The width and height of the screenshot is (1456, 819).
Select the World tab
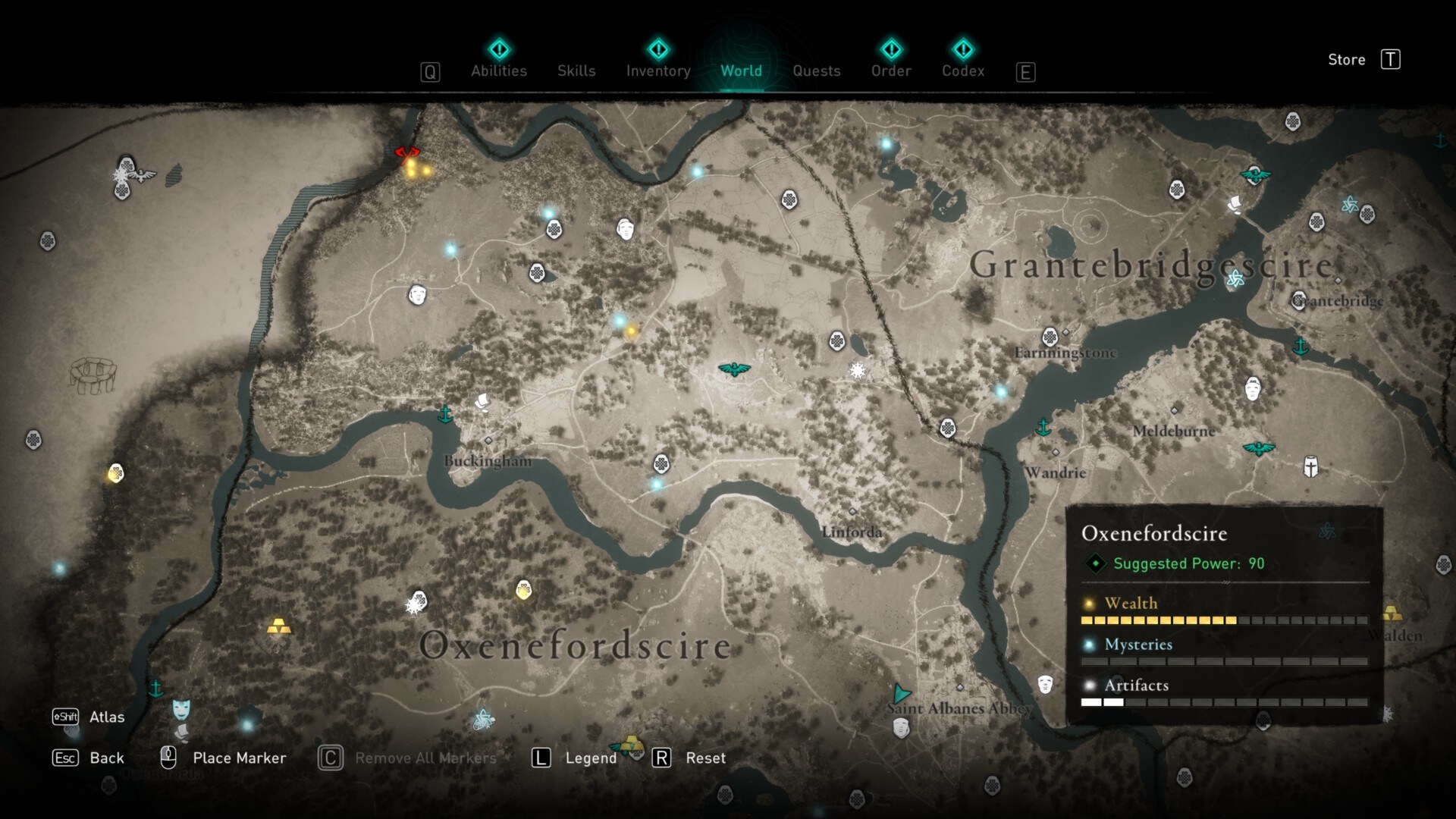[x=741, y=71]
